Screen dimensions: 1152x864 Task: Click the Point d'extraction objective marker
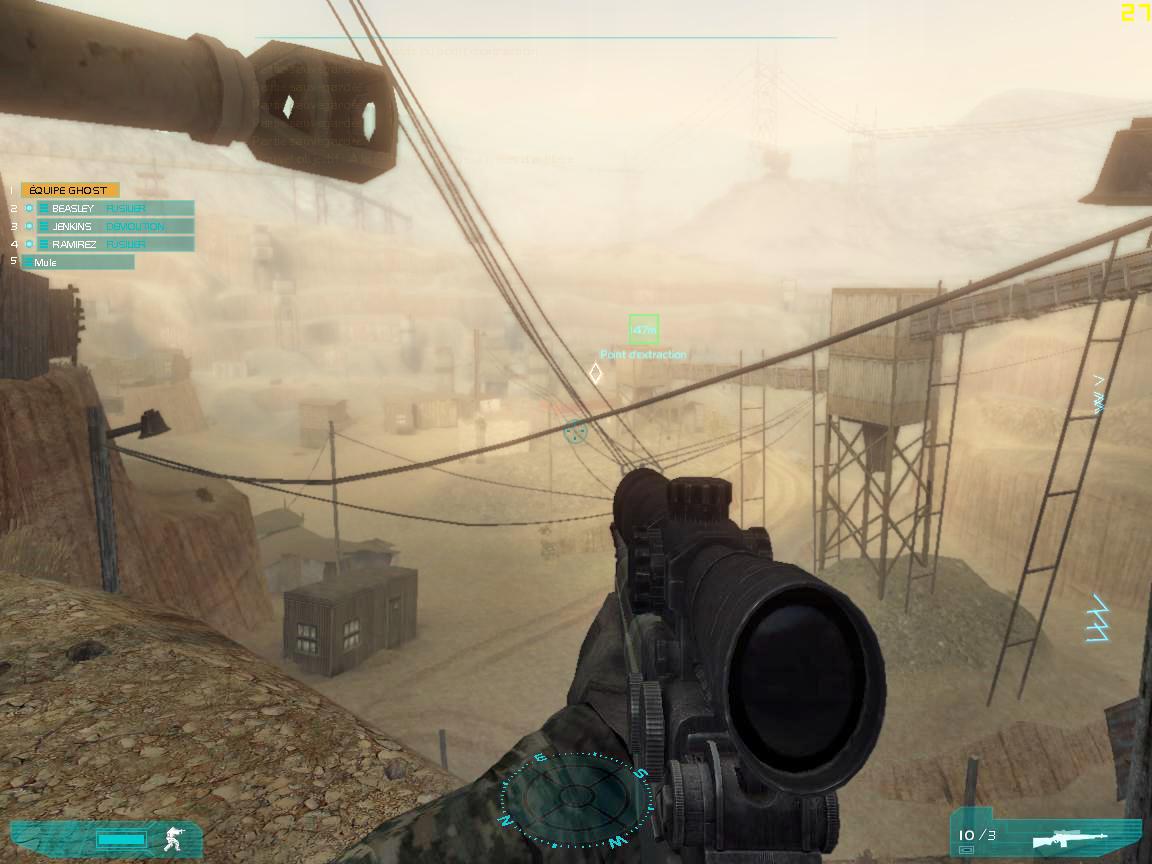point(644,328)
